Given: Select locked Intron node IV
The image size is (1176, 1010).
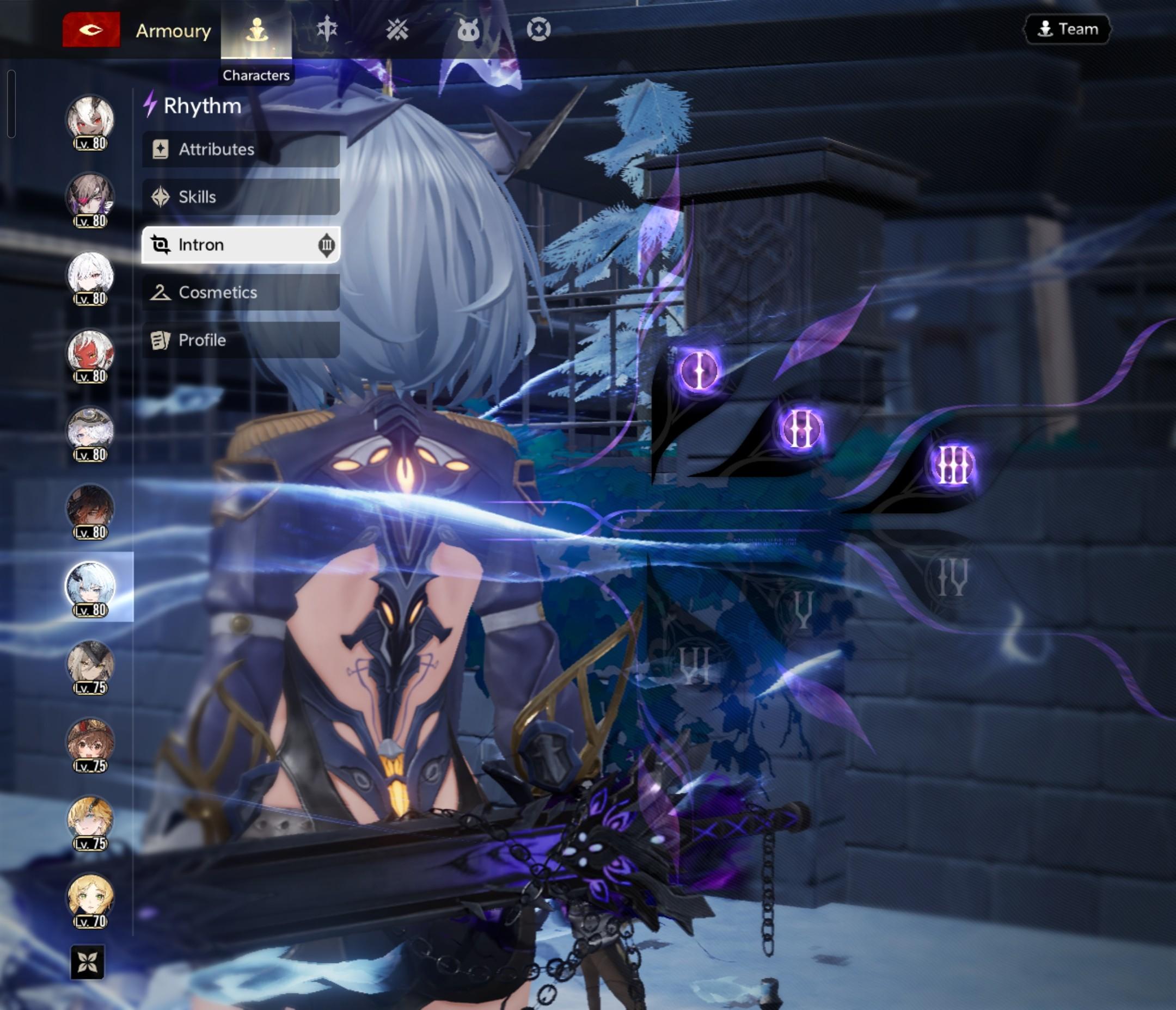Looking at the screenshot, I should coord(952,577).
